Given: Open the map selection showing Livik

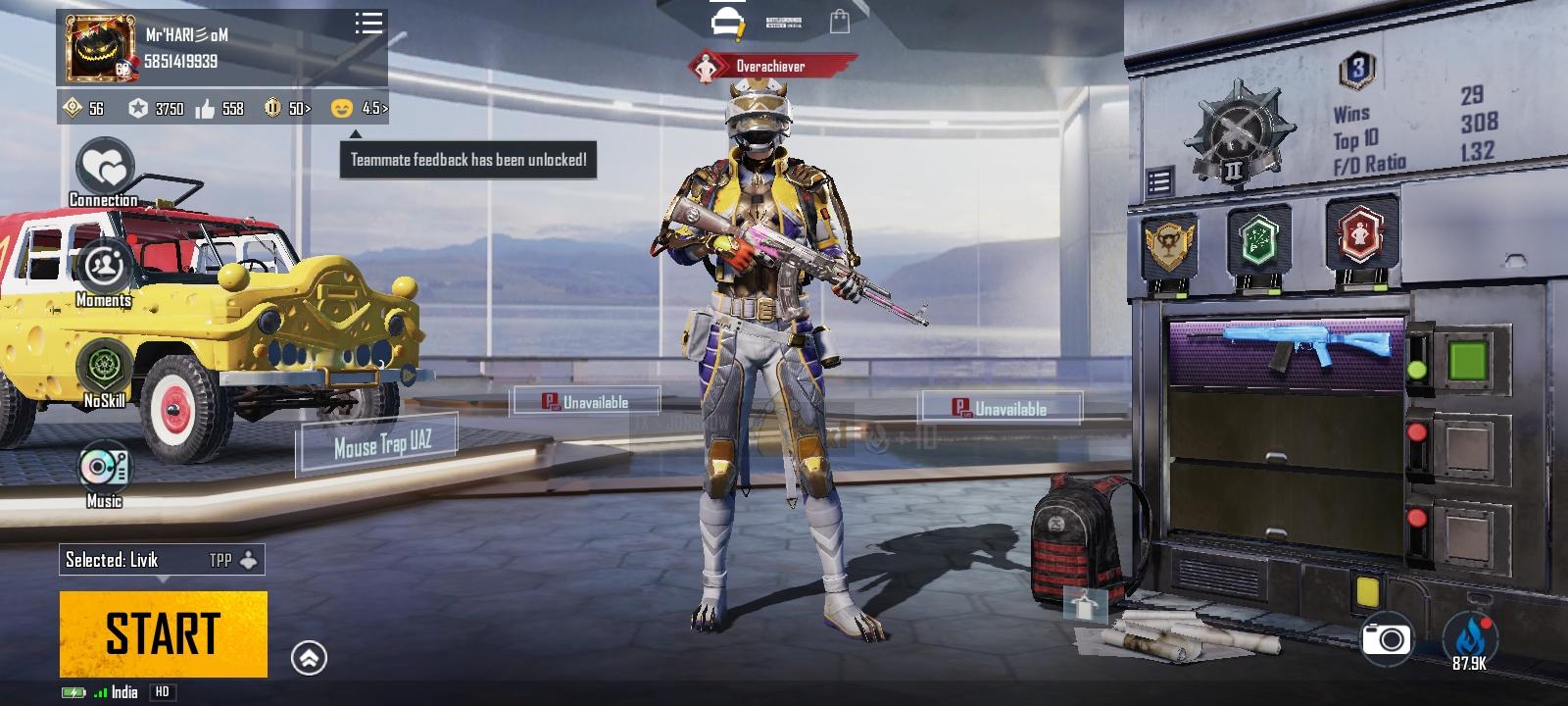Looking at the screenshot, I should [x=161, y=560].
